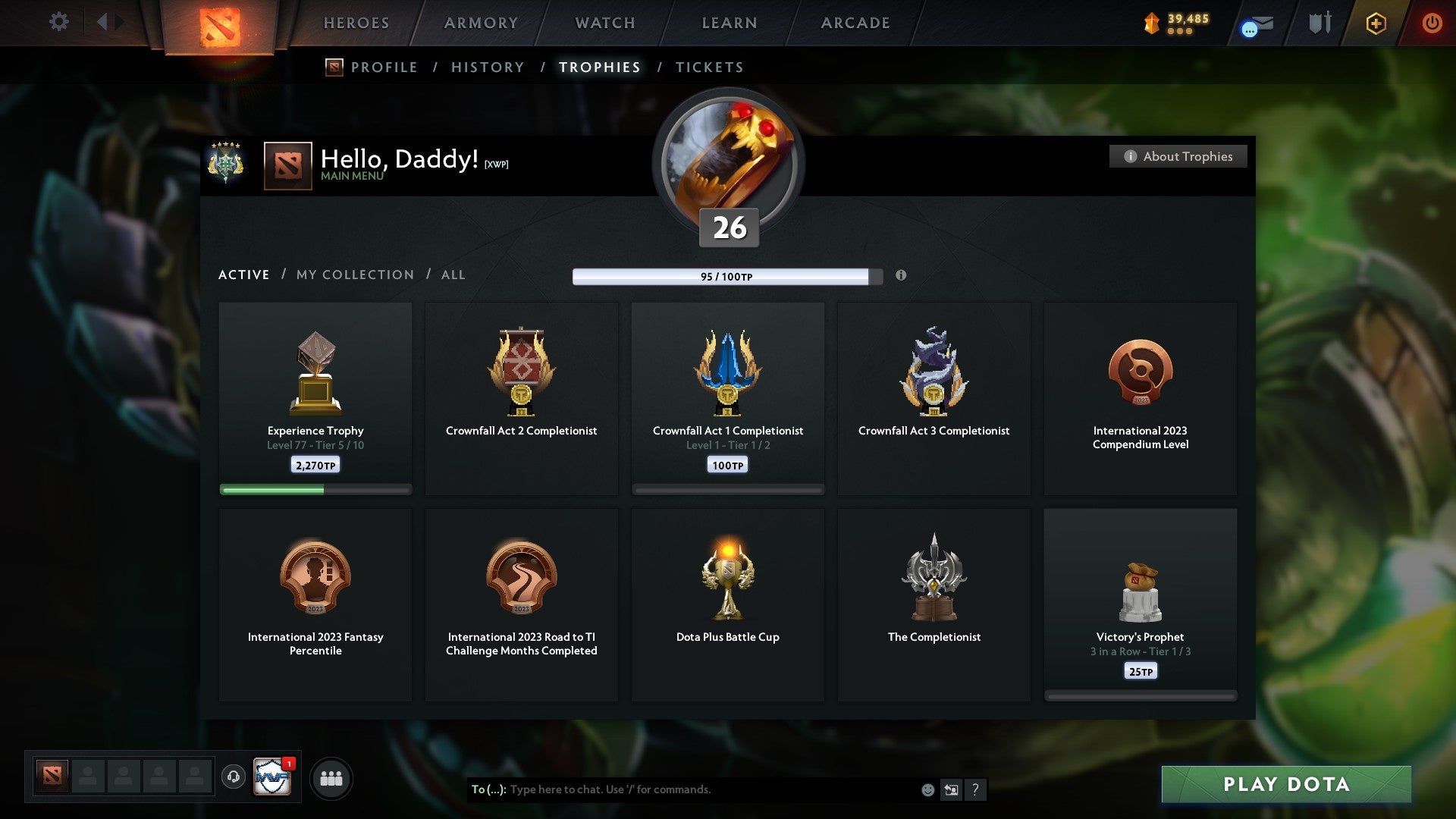The height and width of the screenshot is (819, 1456).
Task: Open the emoji picker in the chat bar
Action: (x=929, y=789)
